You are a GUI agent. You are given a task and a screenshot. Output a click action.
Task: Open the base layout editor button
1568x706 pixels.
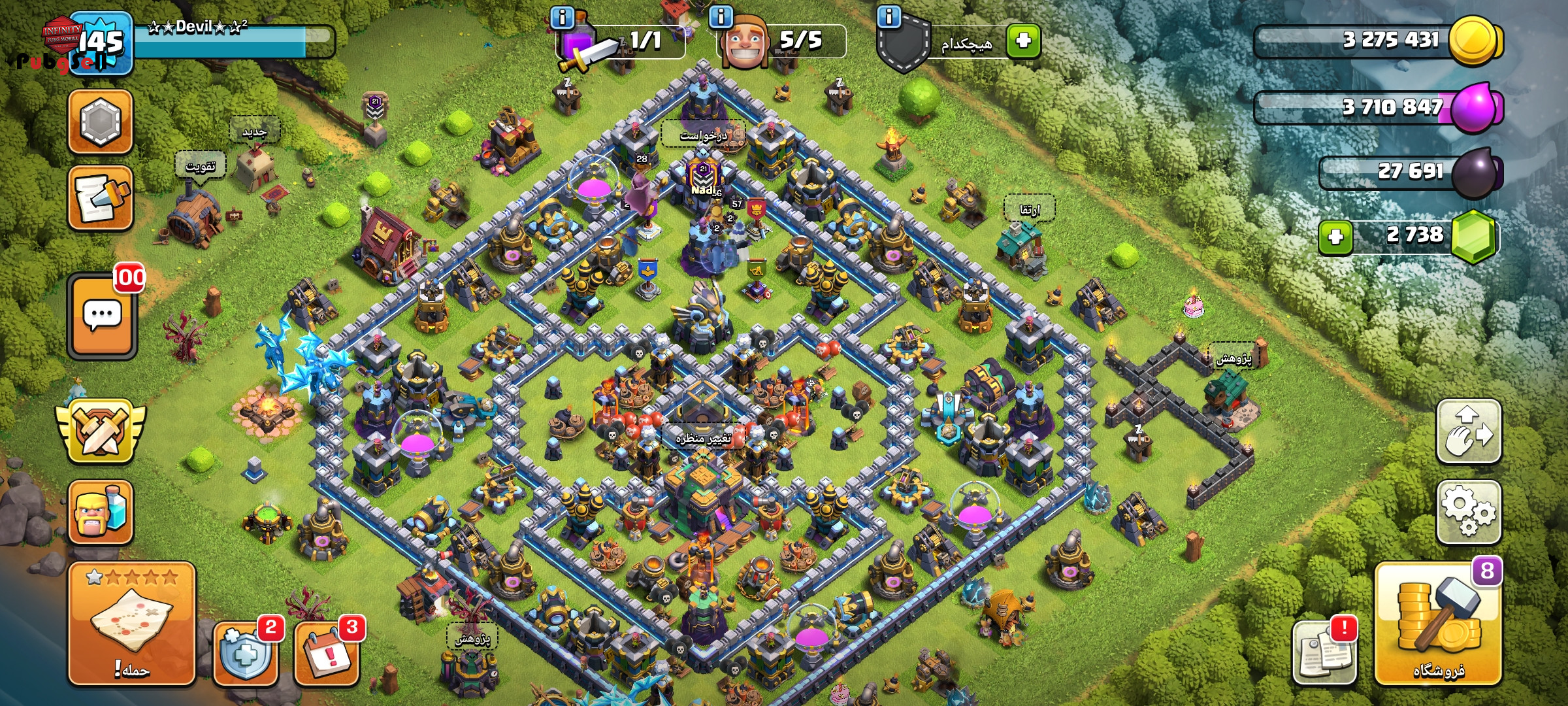pyautogui.click(x=1468, y=431)
